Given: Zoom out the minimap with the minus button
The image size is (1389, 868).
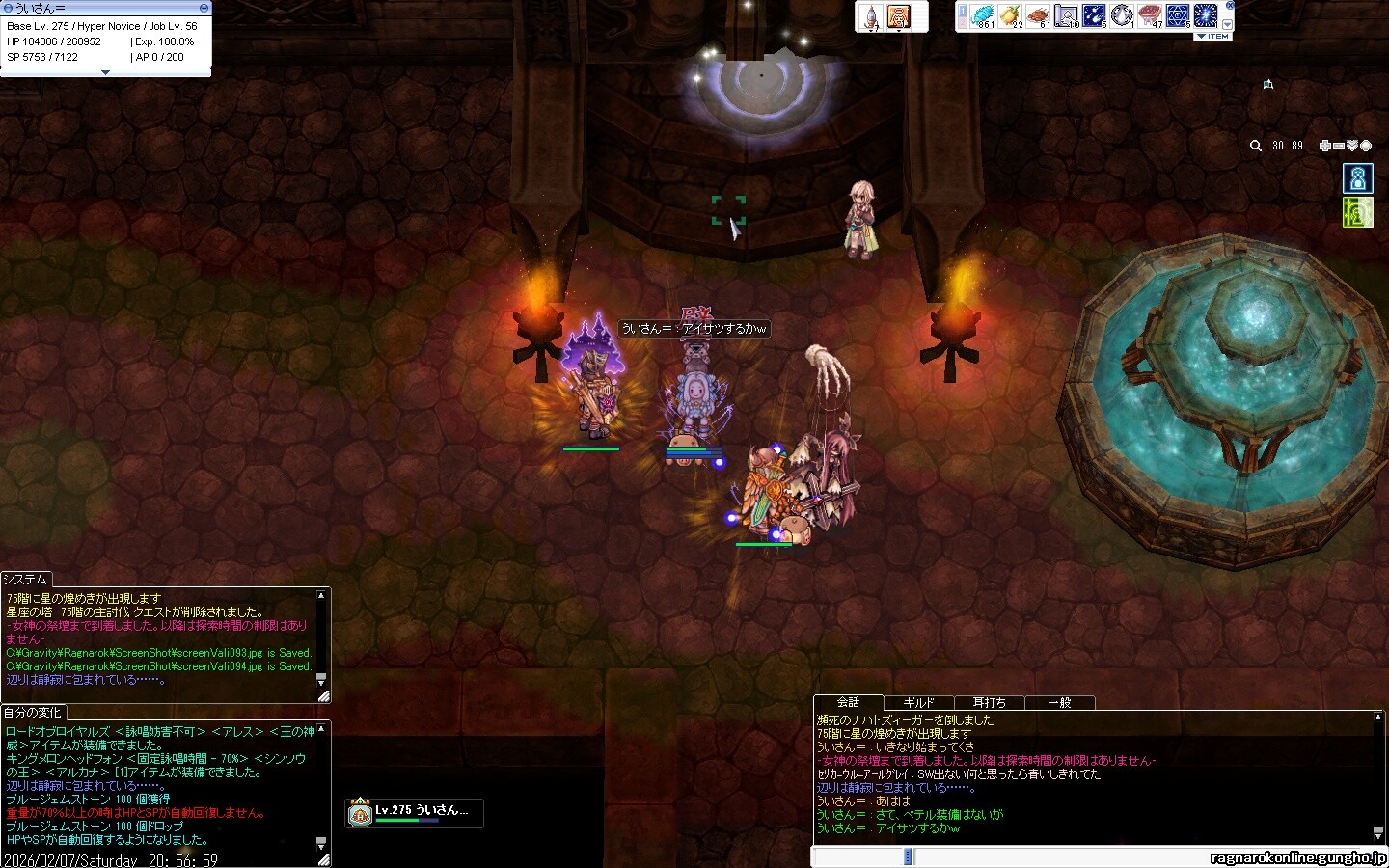Looking at the screenshot, I should (x=1339, y=146).
